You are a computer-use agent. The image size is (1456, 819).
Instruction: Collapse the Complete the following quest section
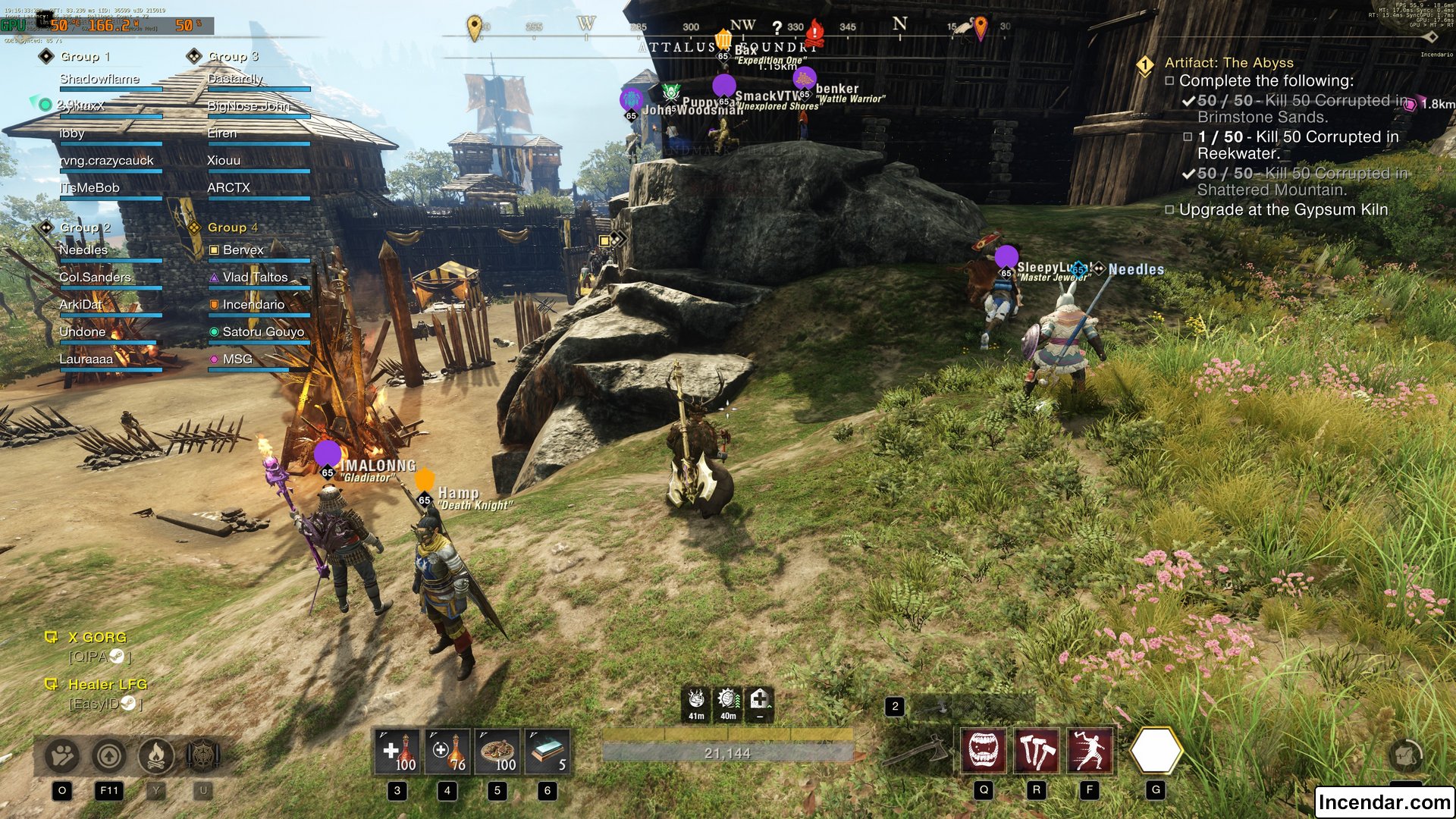coord(1170,79)
